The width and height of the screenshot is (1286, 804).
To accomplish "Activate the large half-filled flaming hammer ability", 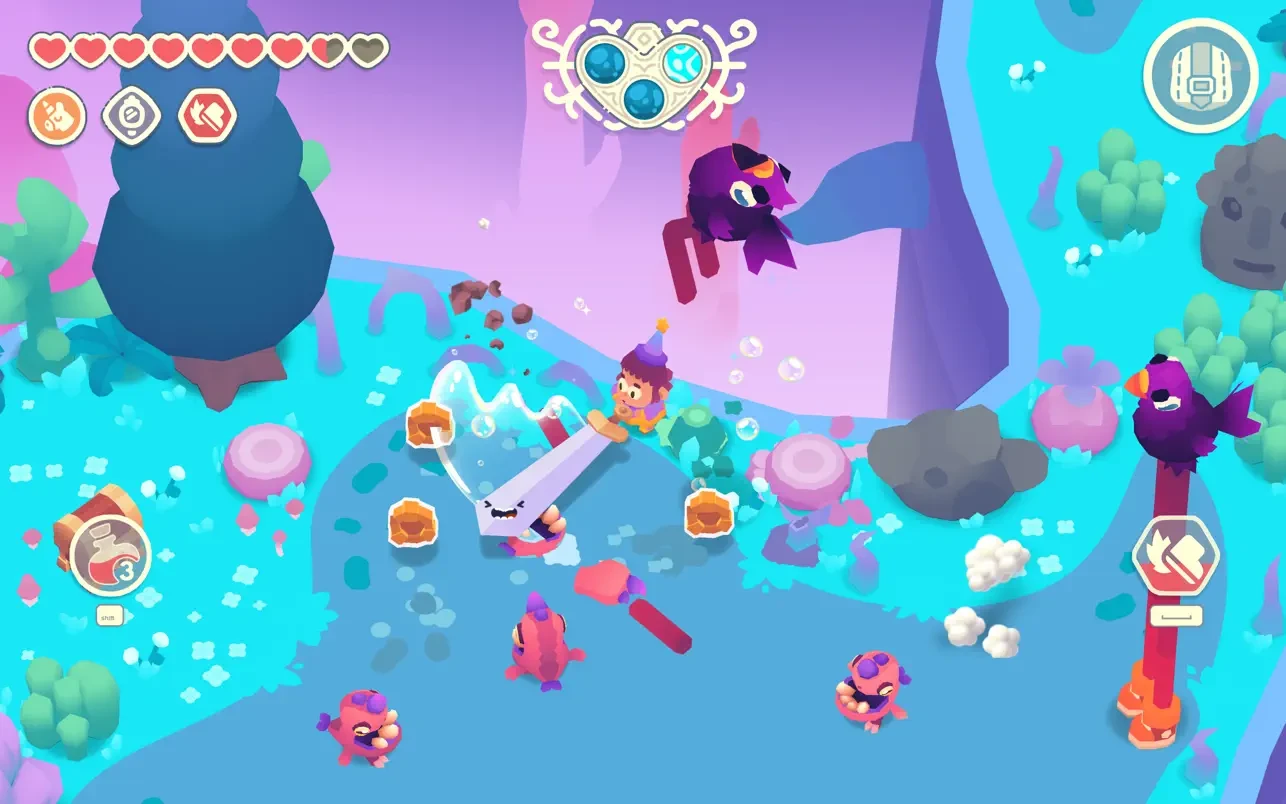I will [1175, 557].
